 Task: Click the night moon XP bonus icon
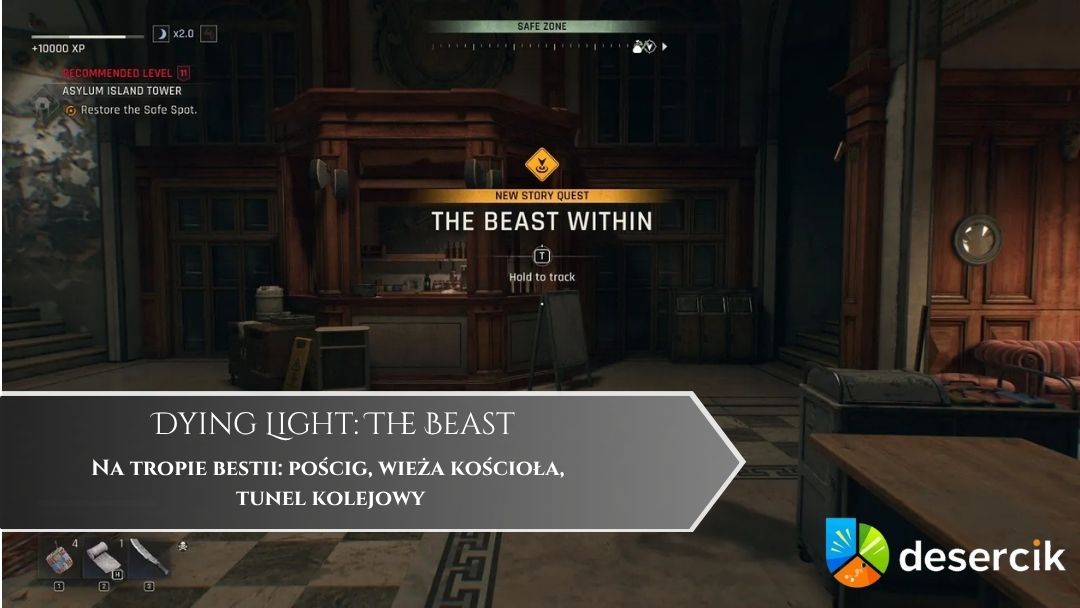161,34
